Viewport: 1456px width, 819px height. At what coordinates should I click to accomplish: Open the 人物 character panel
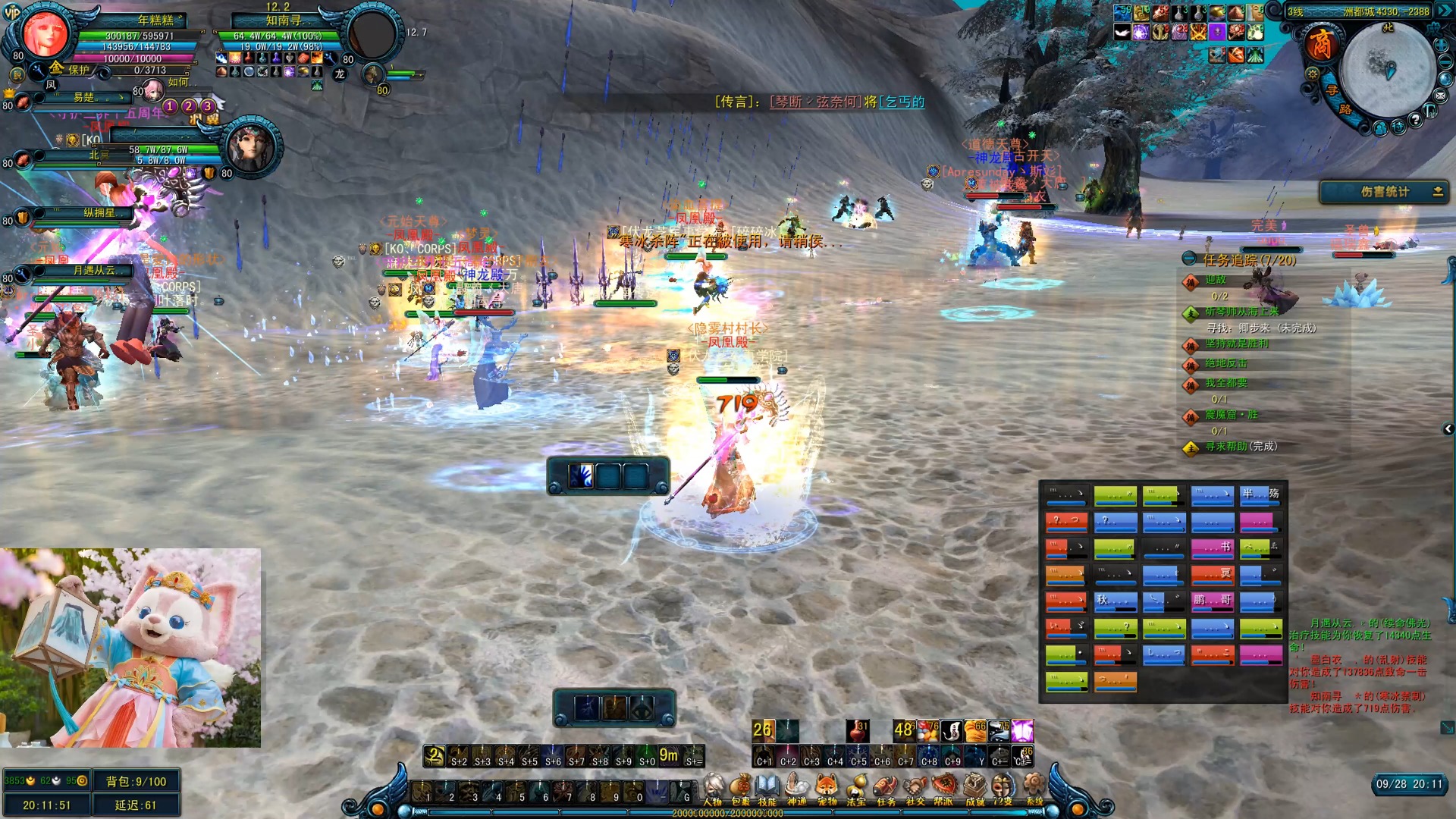pyautogui.click(x=713, y=789)
